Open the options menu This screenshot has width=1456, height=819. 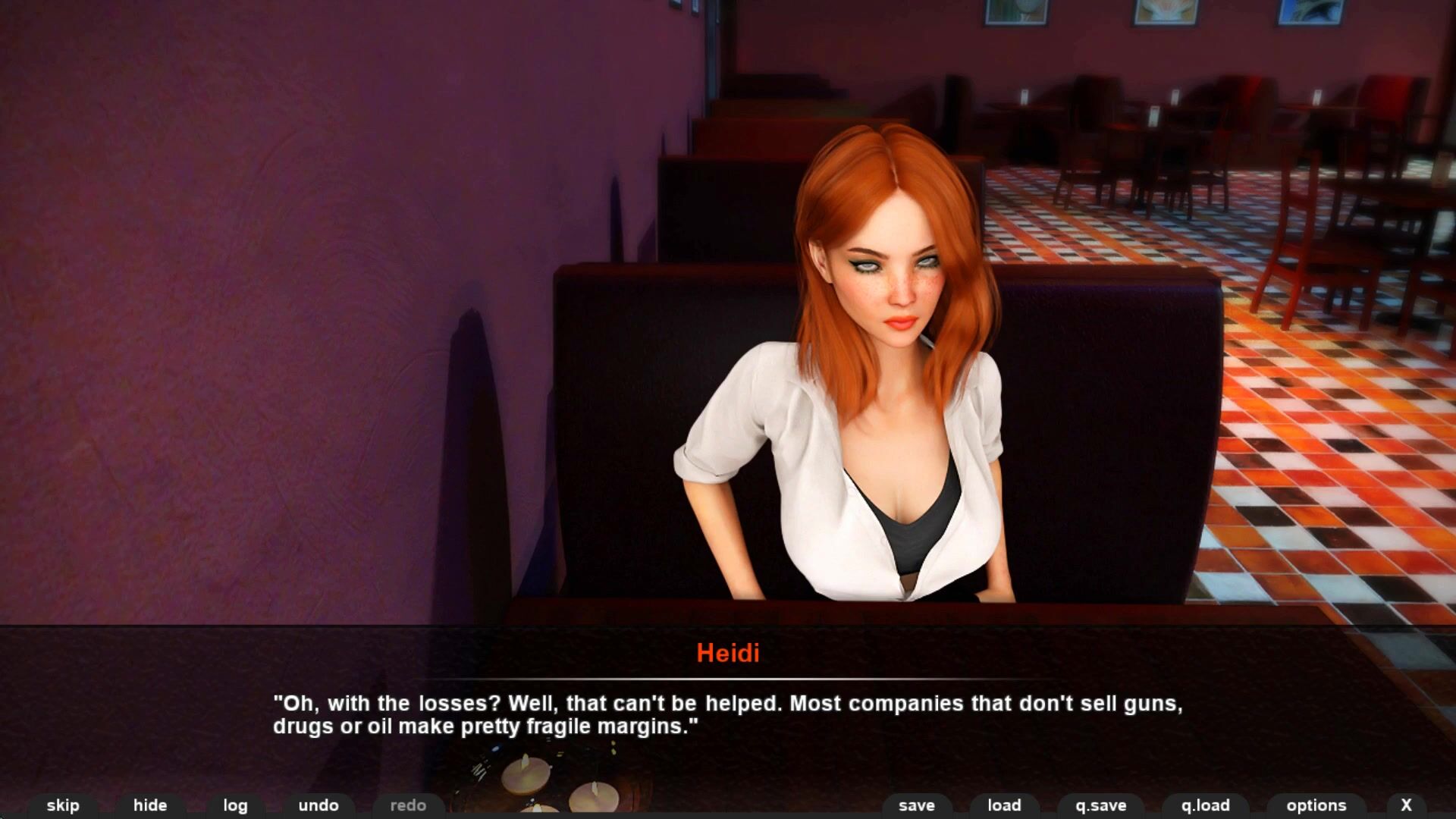click(x=1316, y=805)
